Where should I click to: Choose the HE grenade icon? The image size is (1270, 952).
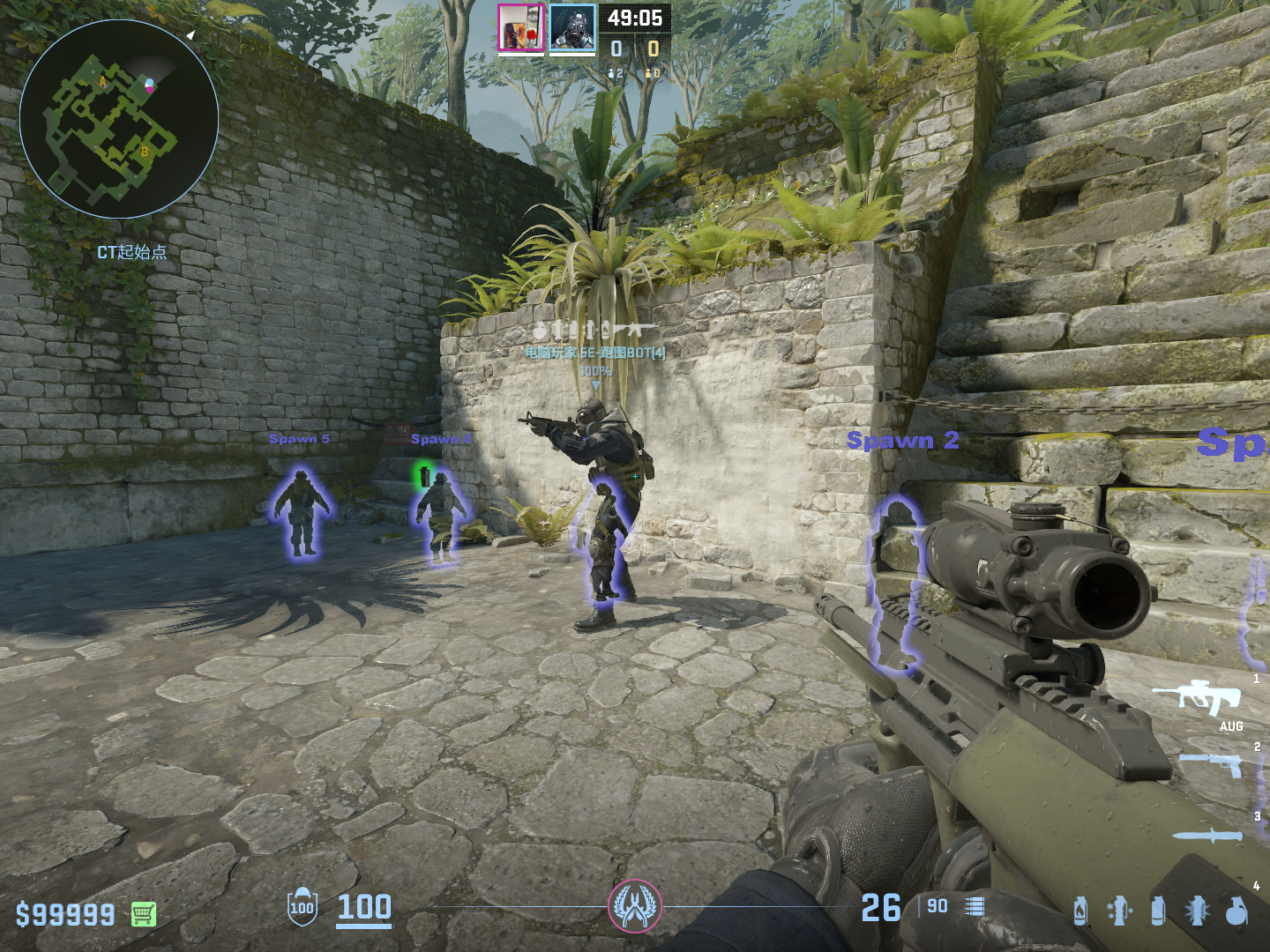1236,911
